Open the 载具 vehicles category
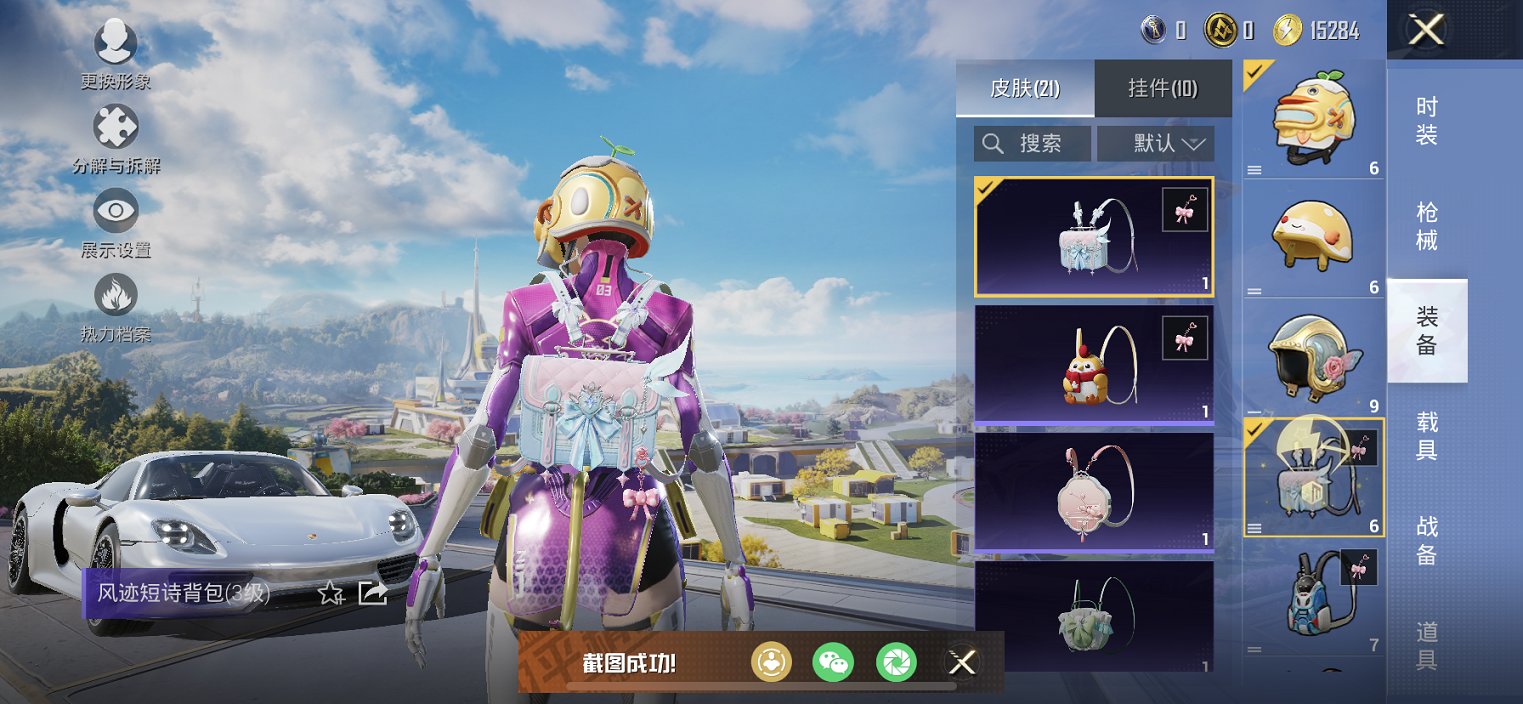 (x=1427, y=436)
